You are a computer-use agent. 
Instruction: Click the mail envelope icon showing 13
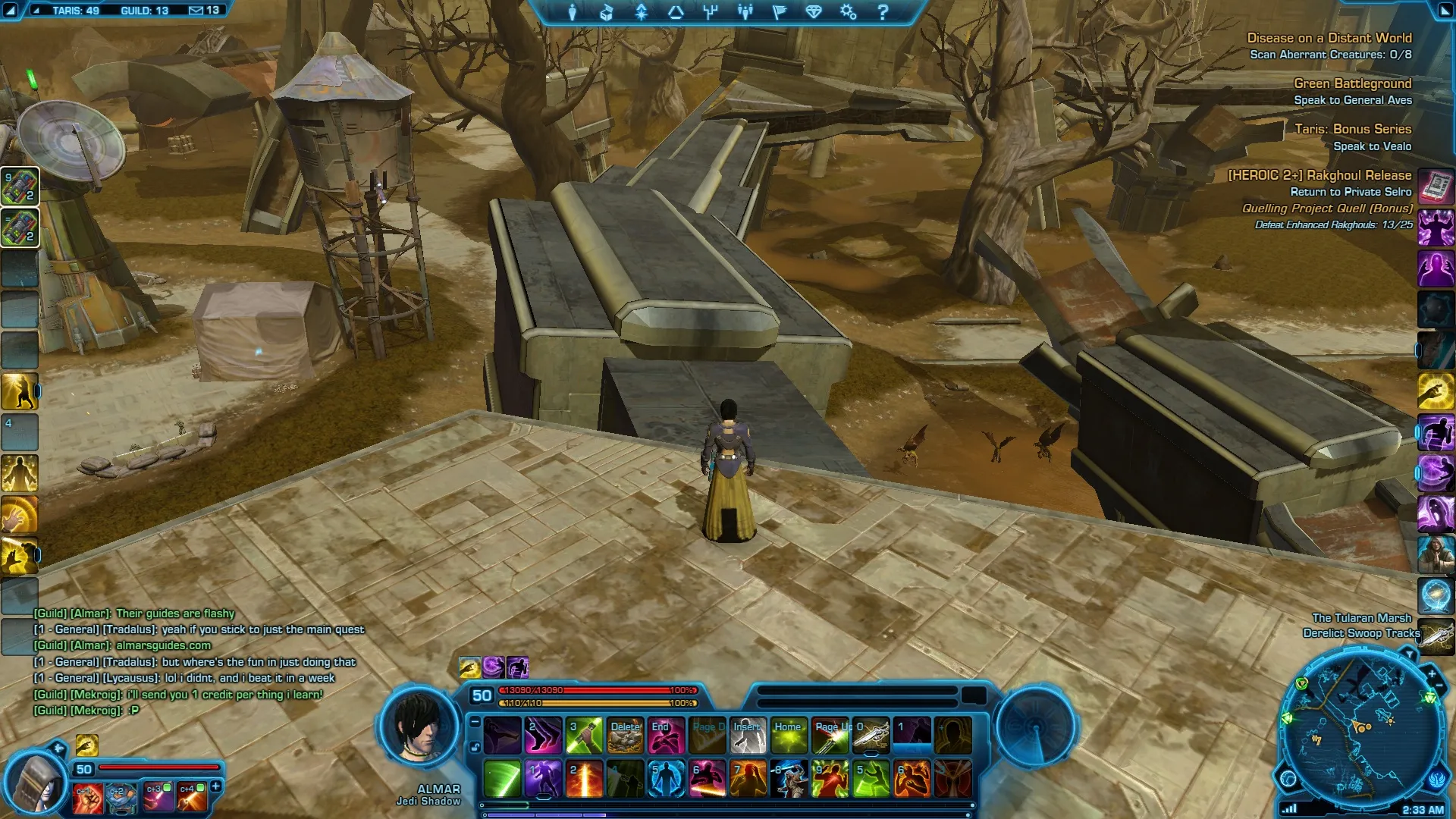196,11
